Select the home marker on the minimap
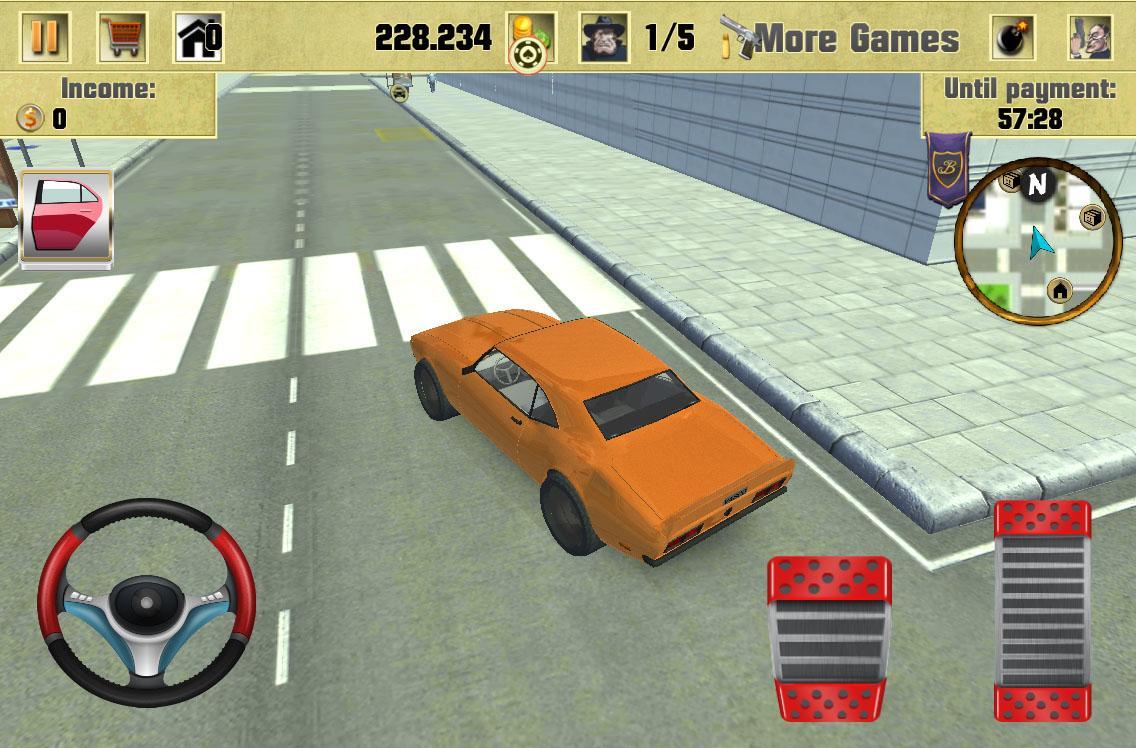The height and width of the screenshot is (748, 1136). point(1060,291)
